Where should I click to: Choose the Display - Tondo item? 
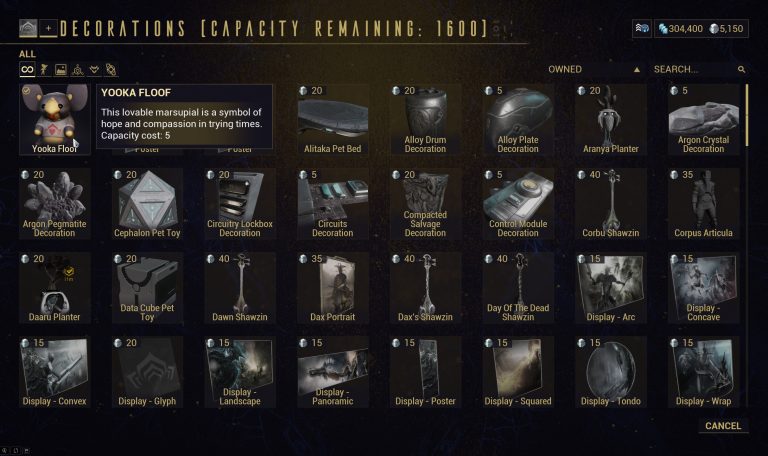click(x=610, y=370)
